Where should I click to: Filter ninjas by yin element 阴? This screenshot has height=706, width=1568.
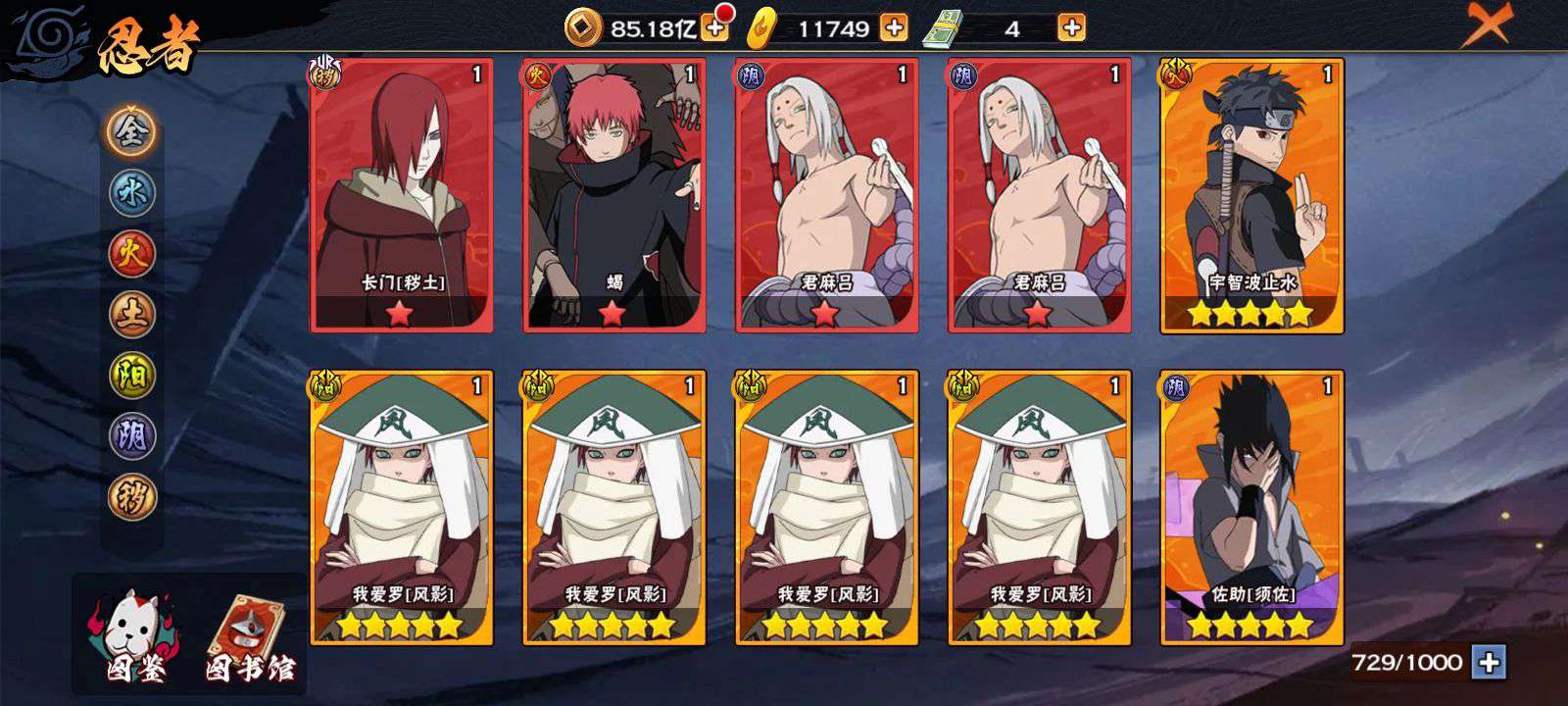[131, 435]
